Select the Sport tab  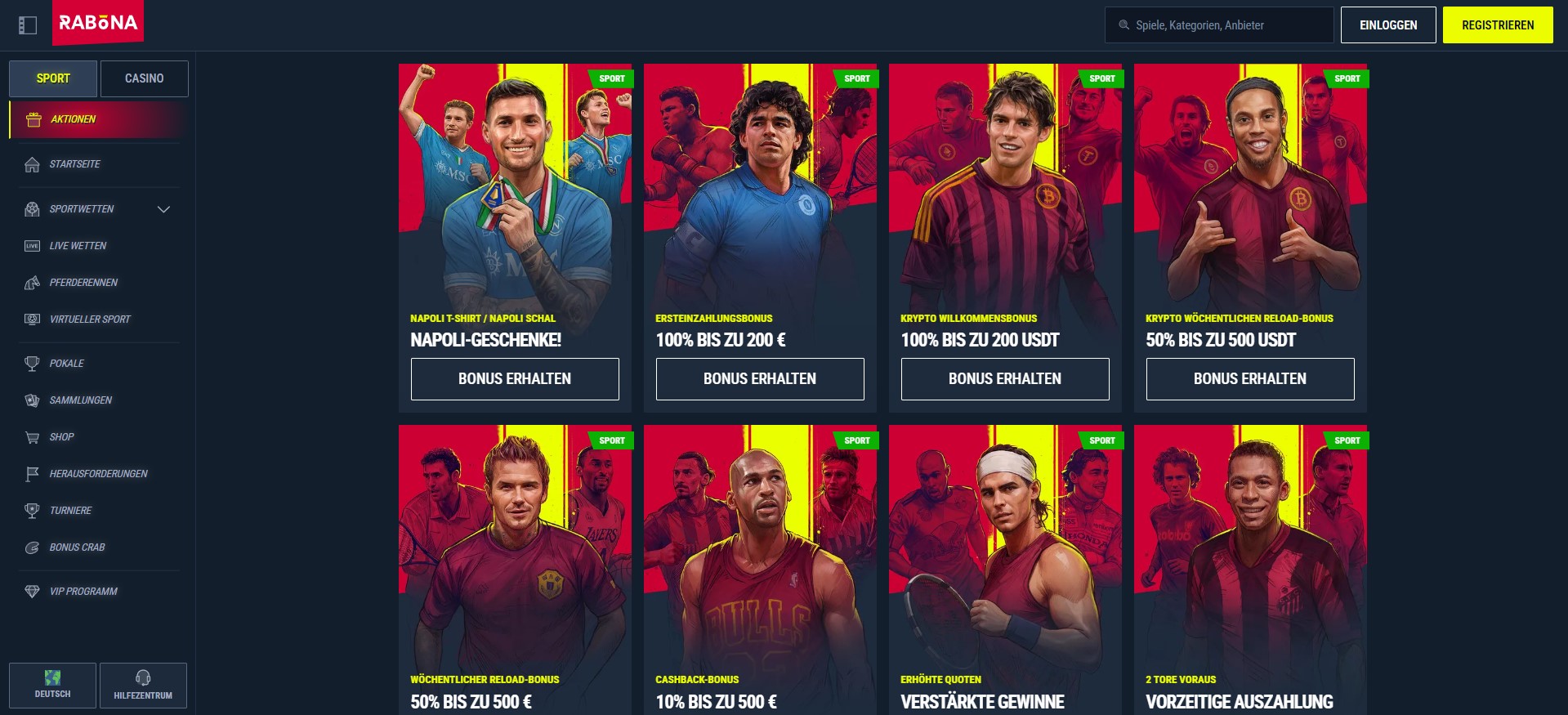52,78
